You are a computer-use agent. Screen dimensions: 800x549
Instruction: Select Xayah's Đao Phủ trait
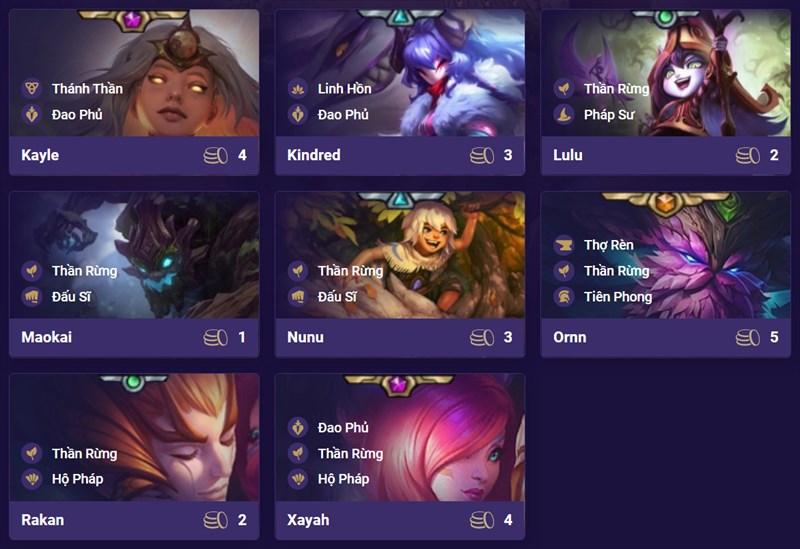click(343, 428)
